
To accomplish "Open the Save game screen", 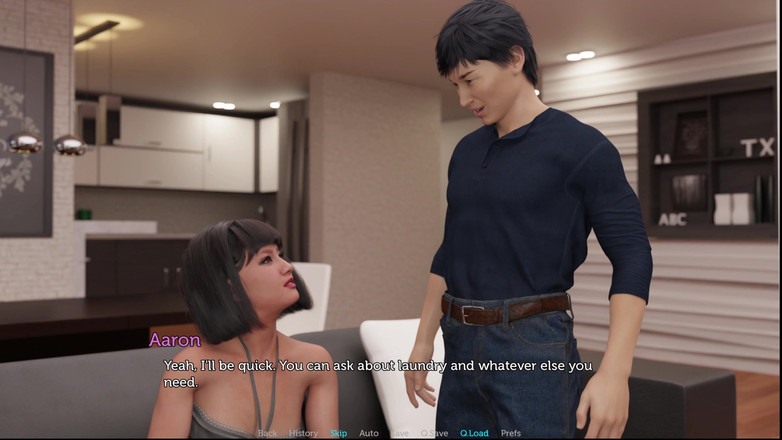I will pos(400,433).
